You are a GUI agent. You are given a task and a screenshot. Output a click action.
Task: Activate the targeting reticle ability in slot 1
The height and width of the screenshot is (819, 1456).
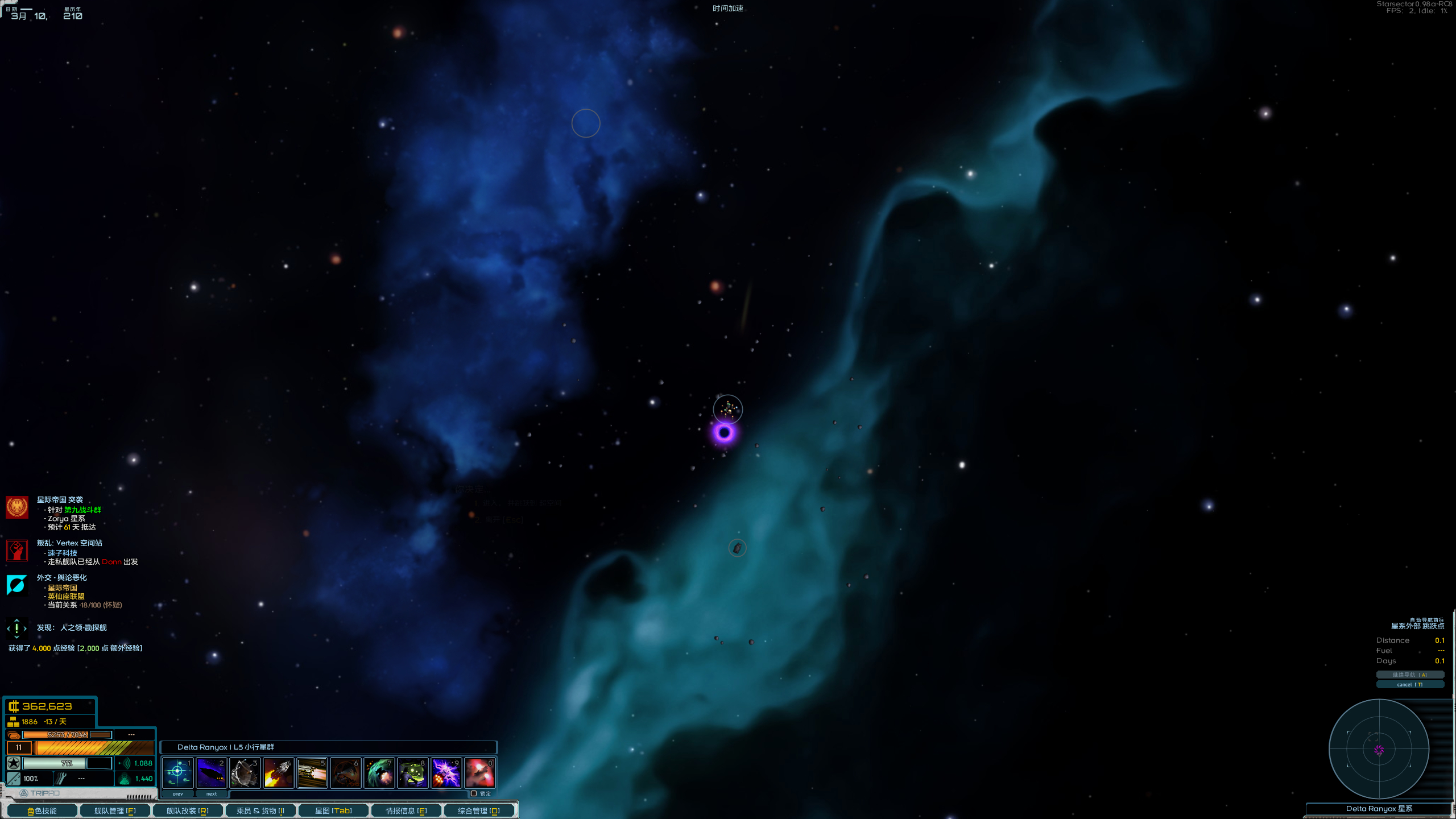click(x=177, y=772)
